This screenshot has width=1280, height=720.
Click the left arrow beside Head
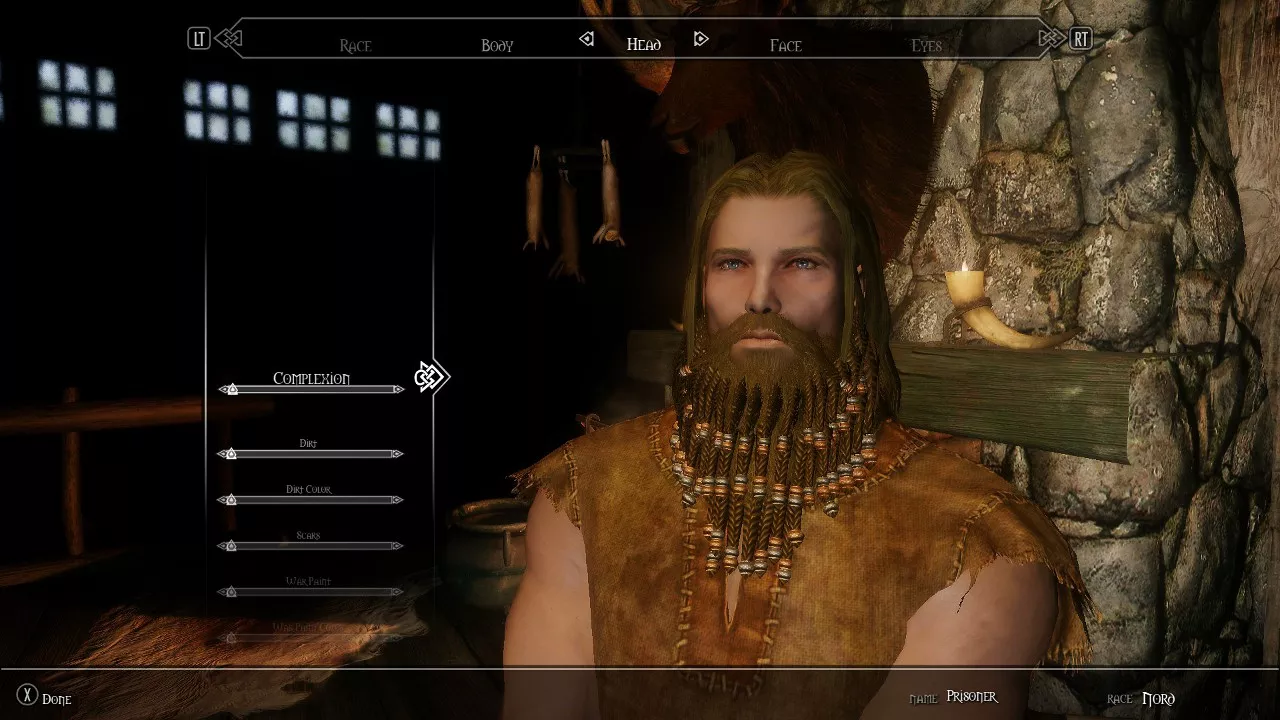[587, 40]
